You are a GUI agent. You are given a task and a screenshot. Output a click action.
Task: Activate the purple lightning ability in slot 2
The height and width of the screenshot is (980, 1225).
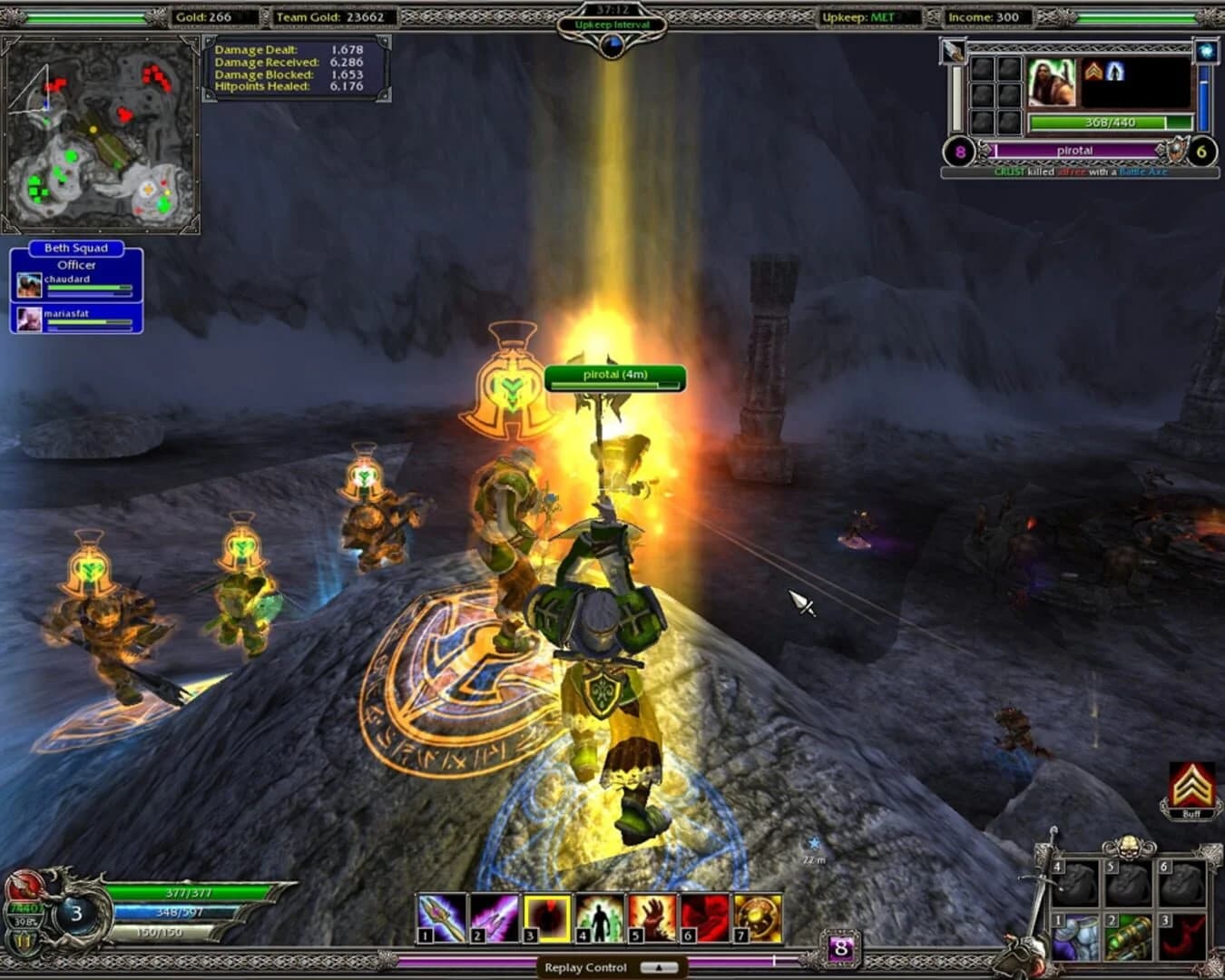point(491,917)
